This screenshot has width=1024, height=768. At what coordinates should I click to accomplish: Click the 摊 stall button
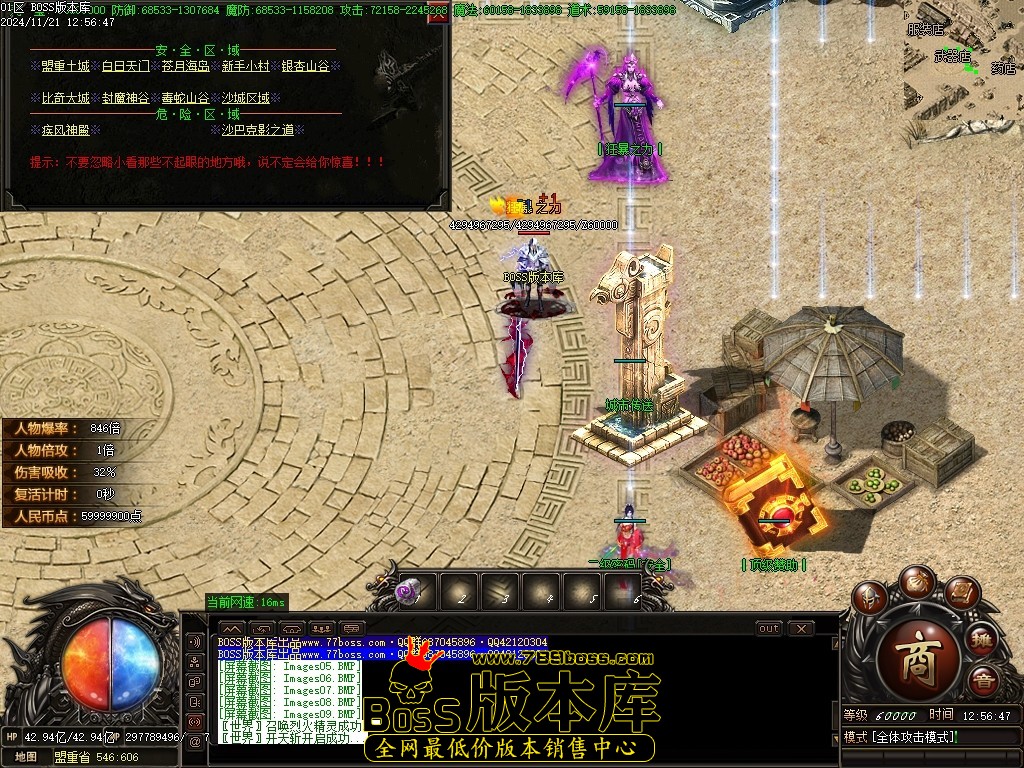point(984,638)
